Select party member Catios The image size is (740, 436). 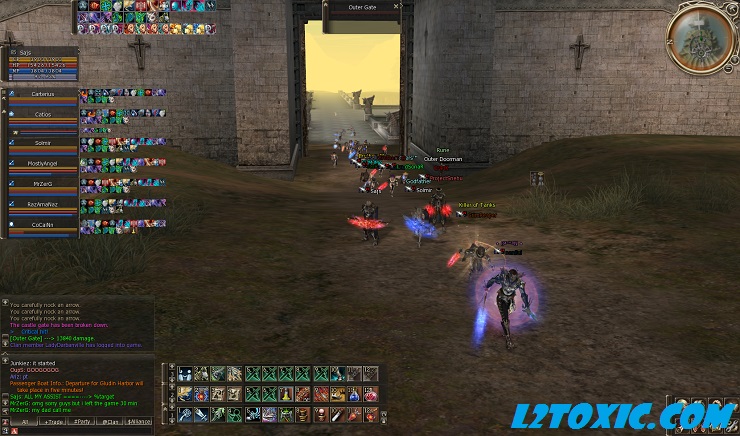tap(42, 115)
